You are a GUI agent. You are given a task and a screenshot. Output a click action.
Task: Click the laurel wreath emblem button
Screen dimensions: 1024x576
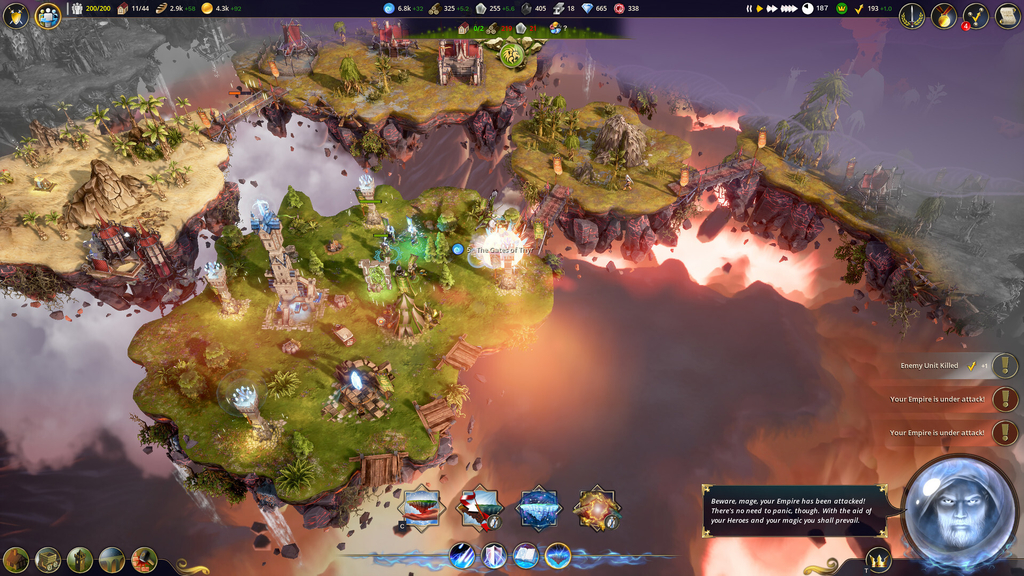point(911,15)
